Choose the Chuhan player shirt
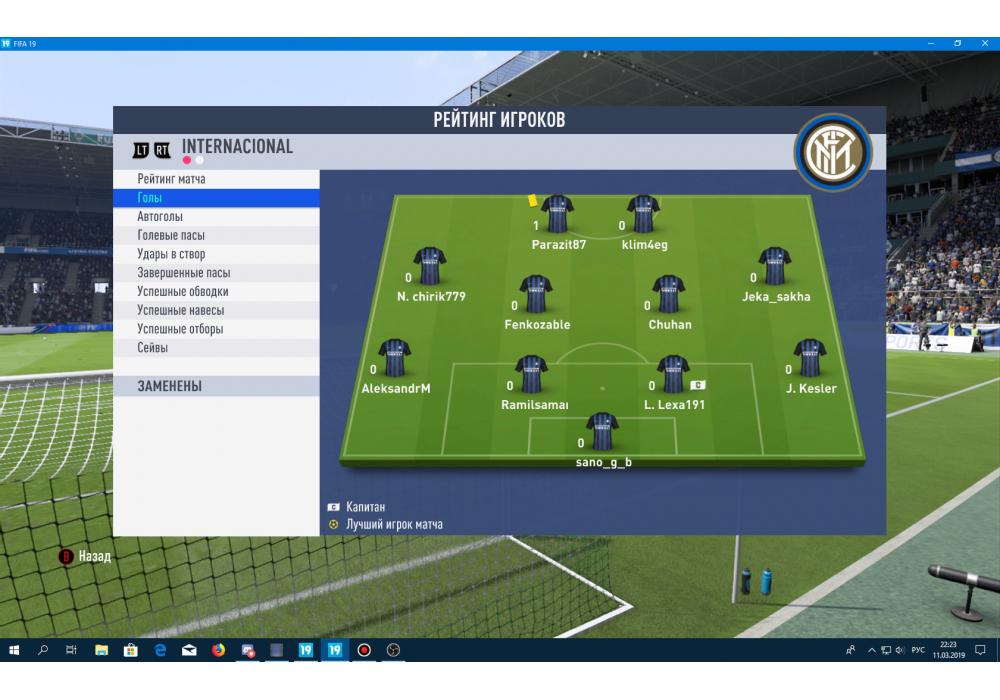The image size is (1000, 700). coord(668,295)
